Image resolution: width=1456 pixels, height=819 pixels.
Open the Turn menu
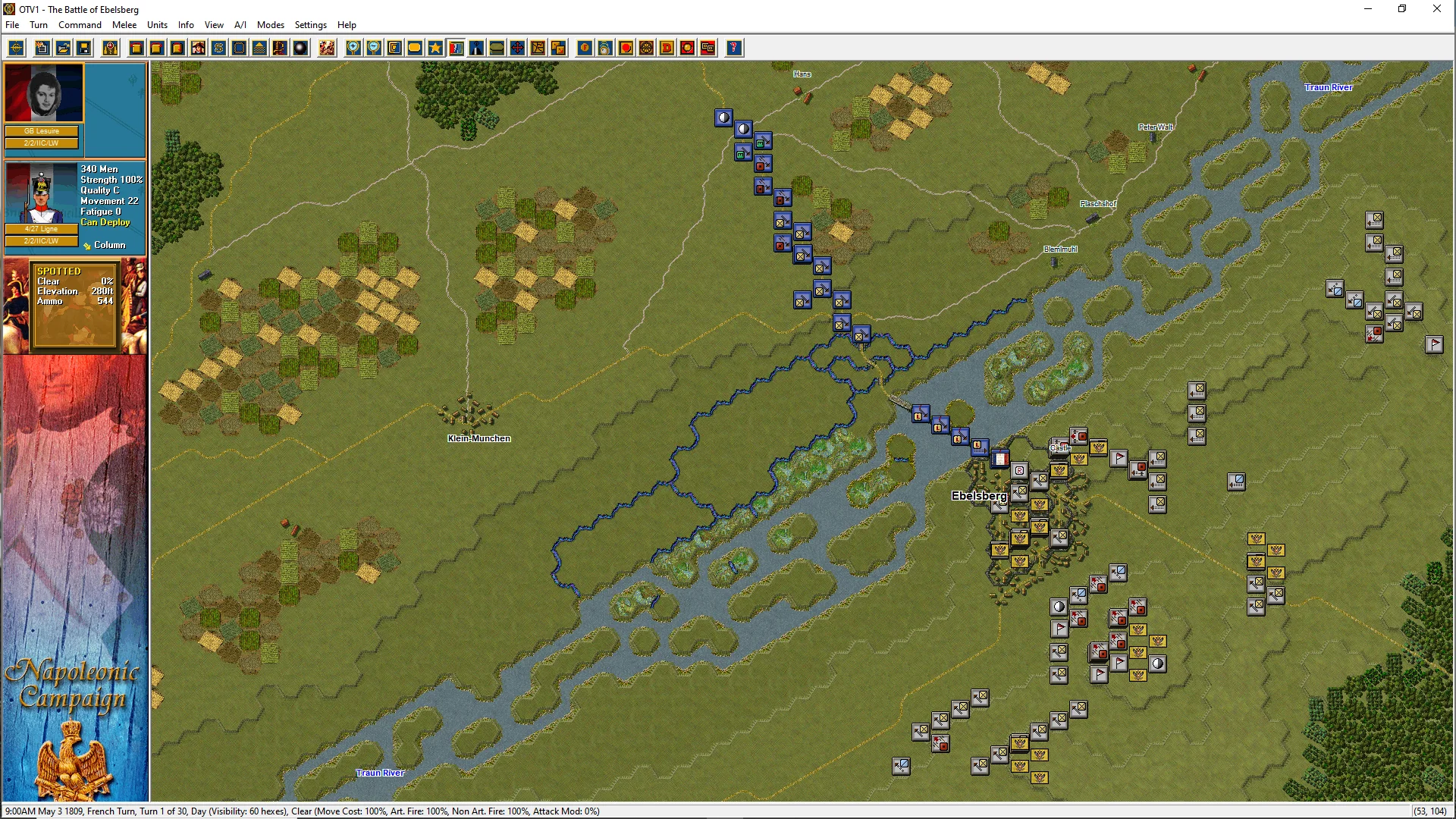tap(39, 25)
